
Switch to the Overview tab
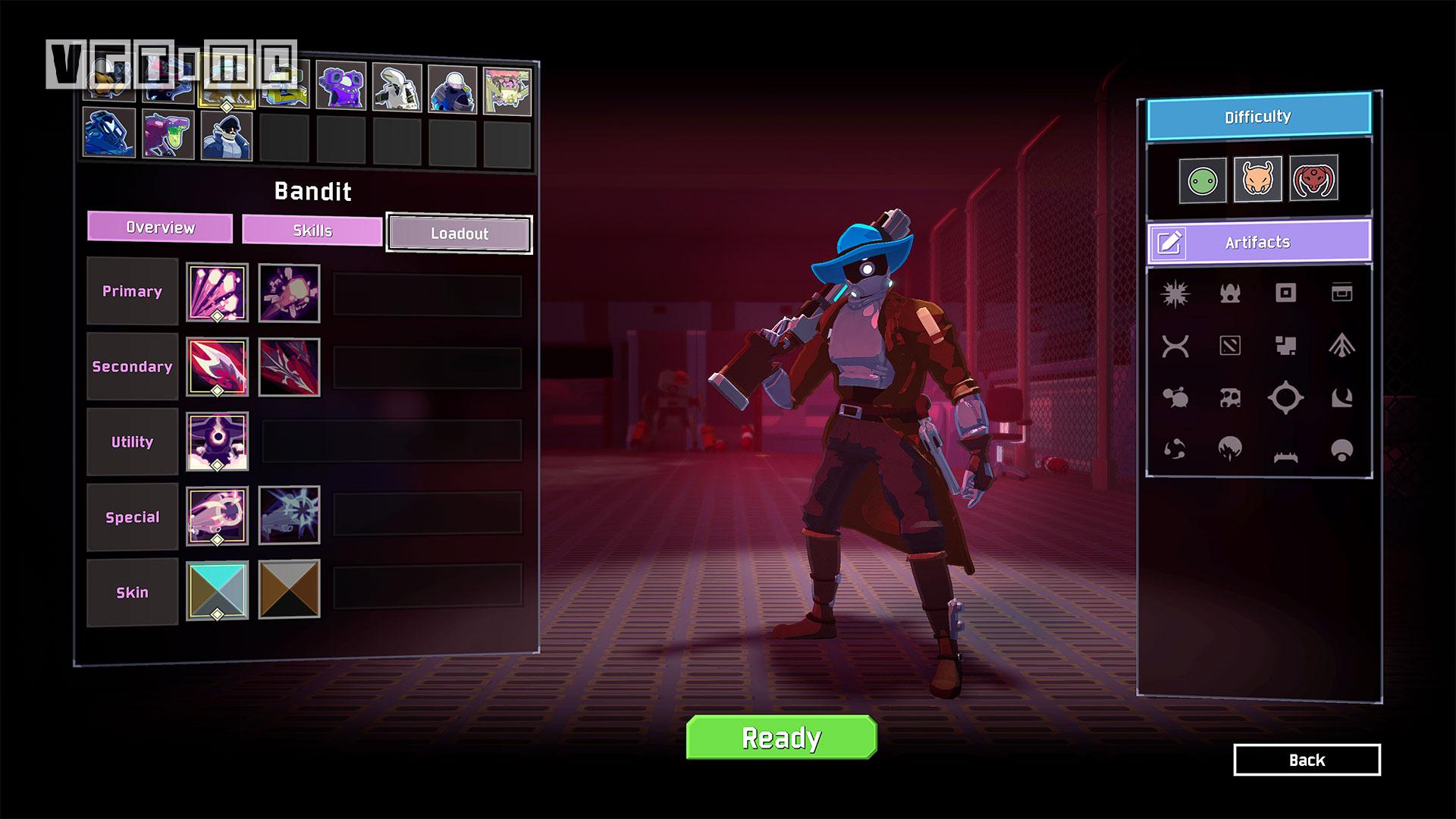point(160,227)
